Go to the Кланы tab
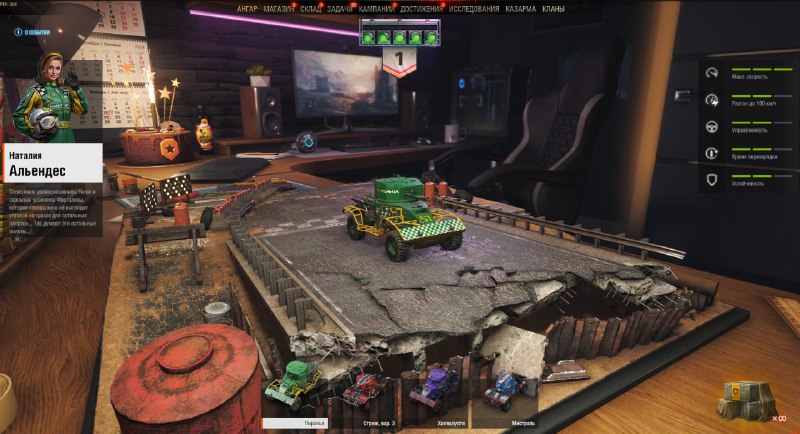The width and height of the screenshot is (800, 434). click(x=553, y=9)
